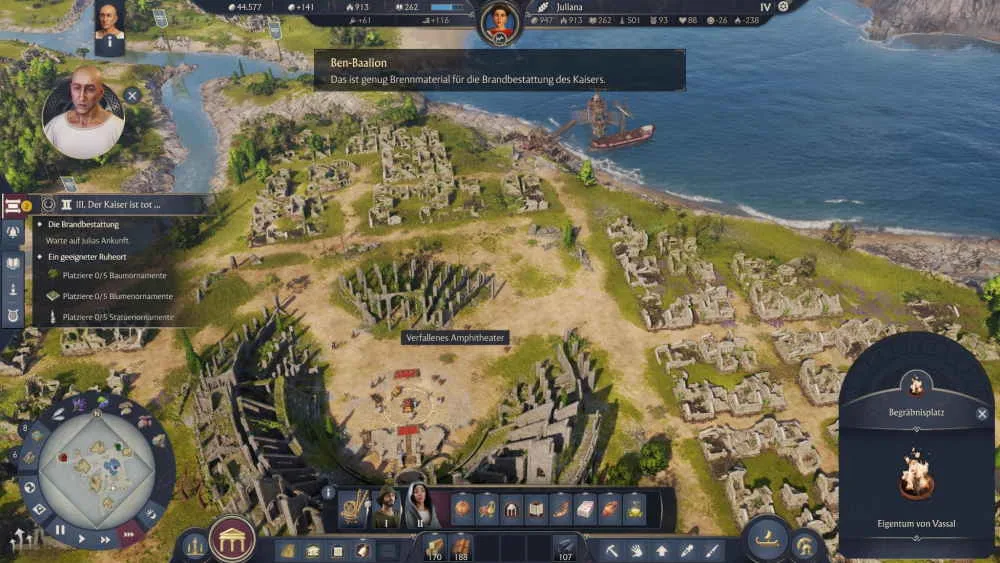Select the fastest triple-arrow game speed

[127, 533]
